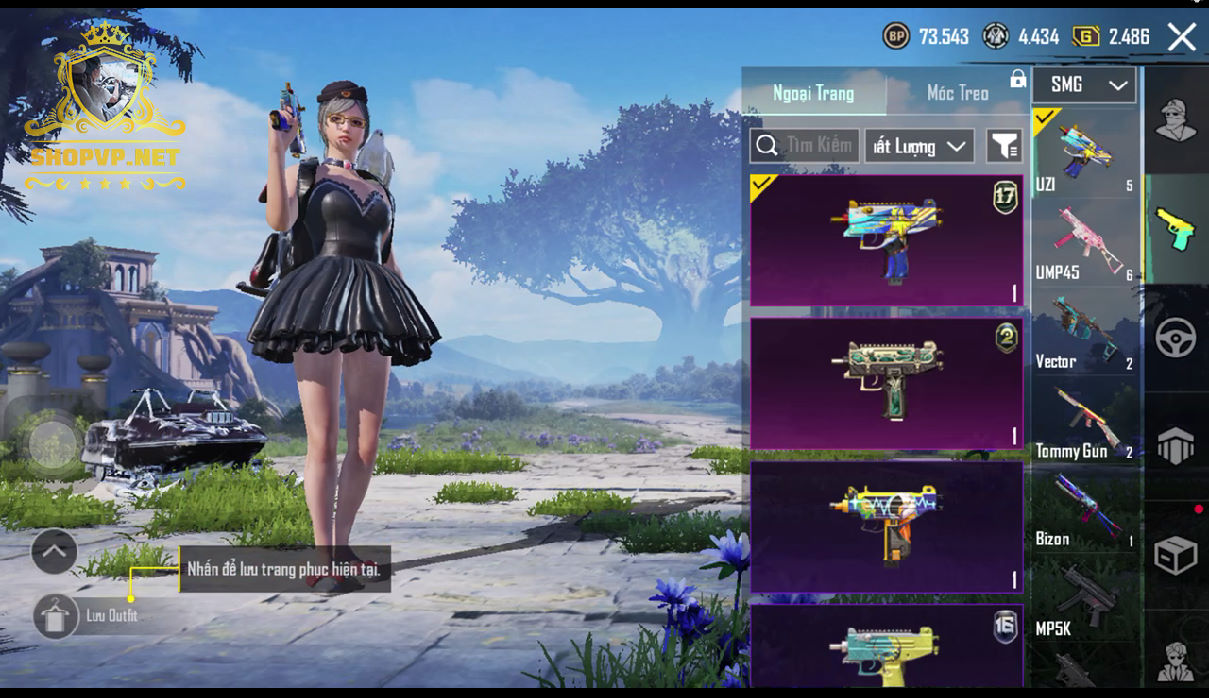The image size is (1209, 698).
Task: Open the quality sort dropdown
Action: (919, 146)
